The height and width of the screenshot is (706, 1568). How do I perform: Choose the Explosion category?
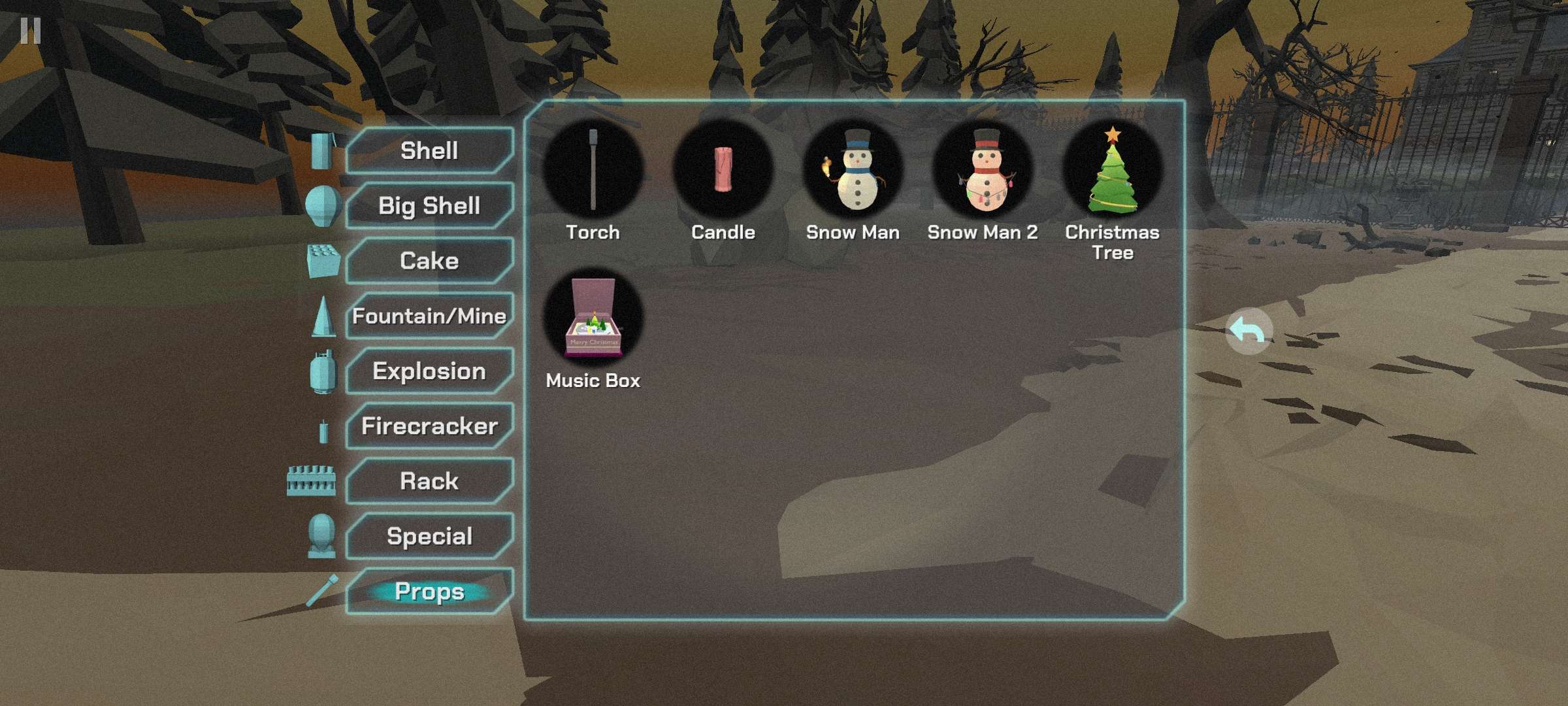[429, 371]
